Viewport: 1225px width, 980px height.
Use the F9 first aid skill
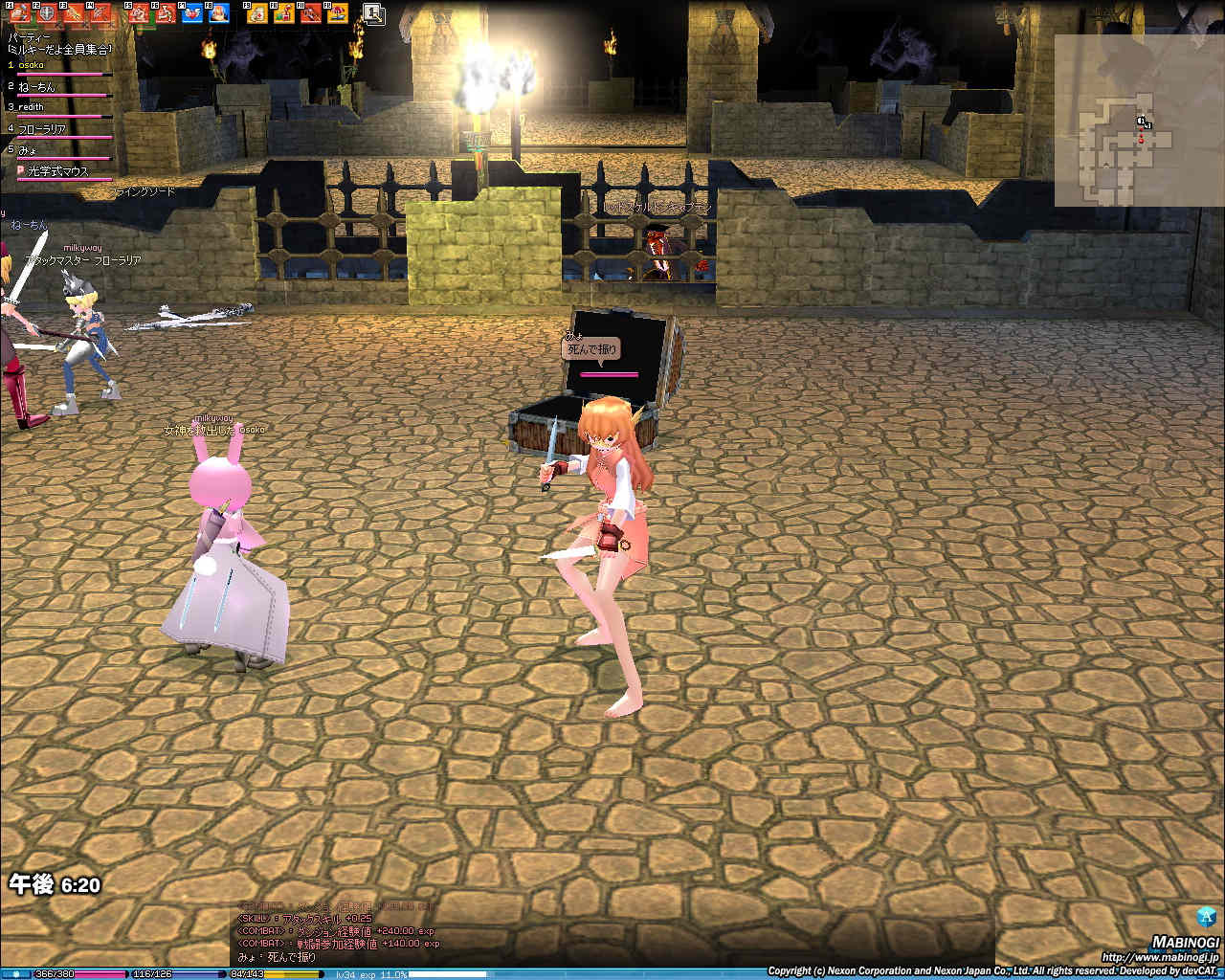pyautogui.click(x=256, y=12)
